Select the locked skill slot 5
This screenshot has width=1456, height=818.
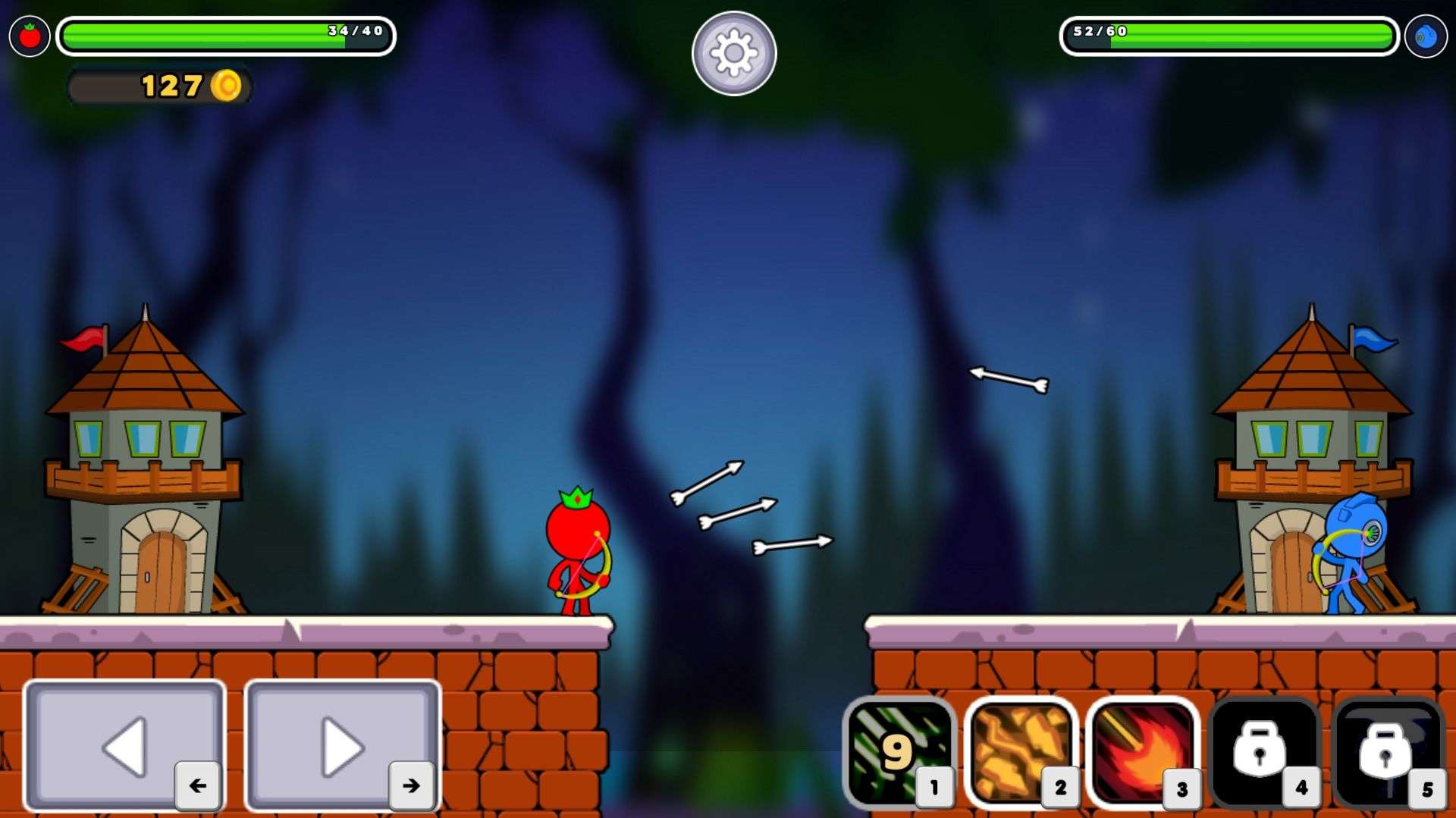[1386, 751]
